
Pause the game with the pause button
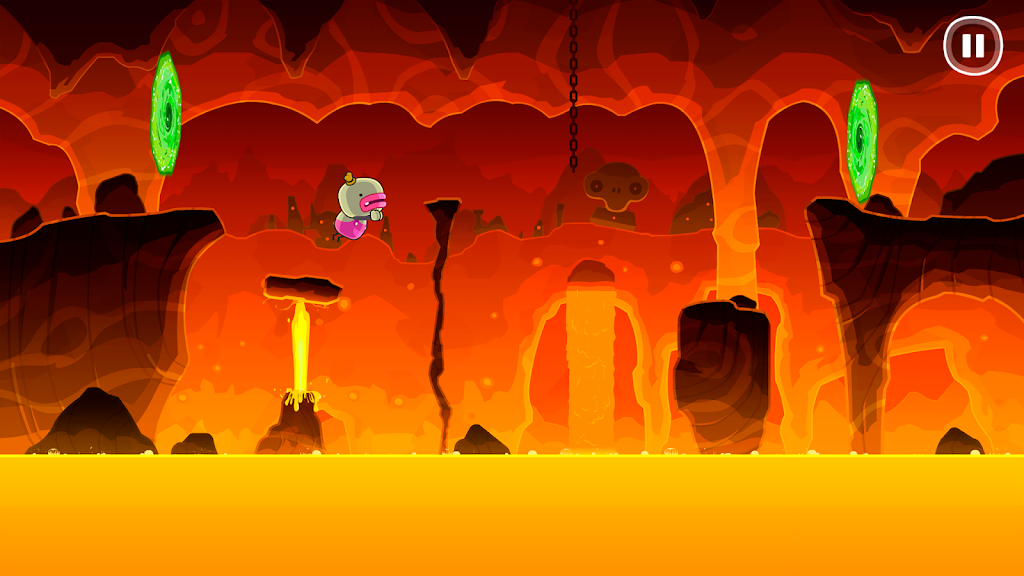(972, 46)
